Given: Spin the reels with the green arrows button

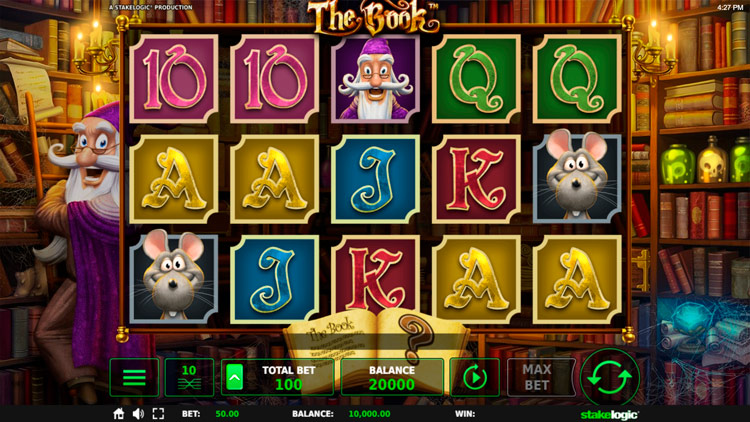Looking at the screenshot, I should coord(610,378).
